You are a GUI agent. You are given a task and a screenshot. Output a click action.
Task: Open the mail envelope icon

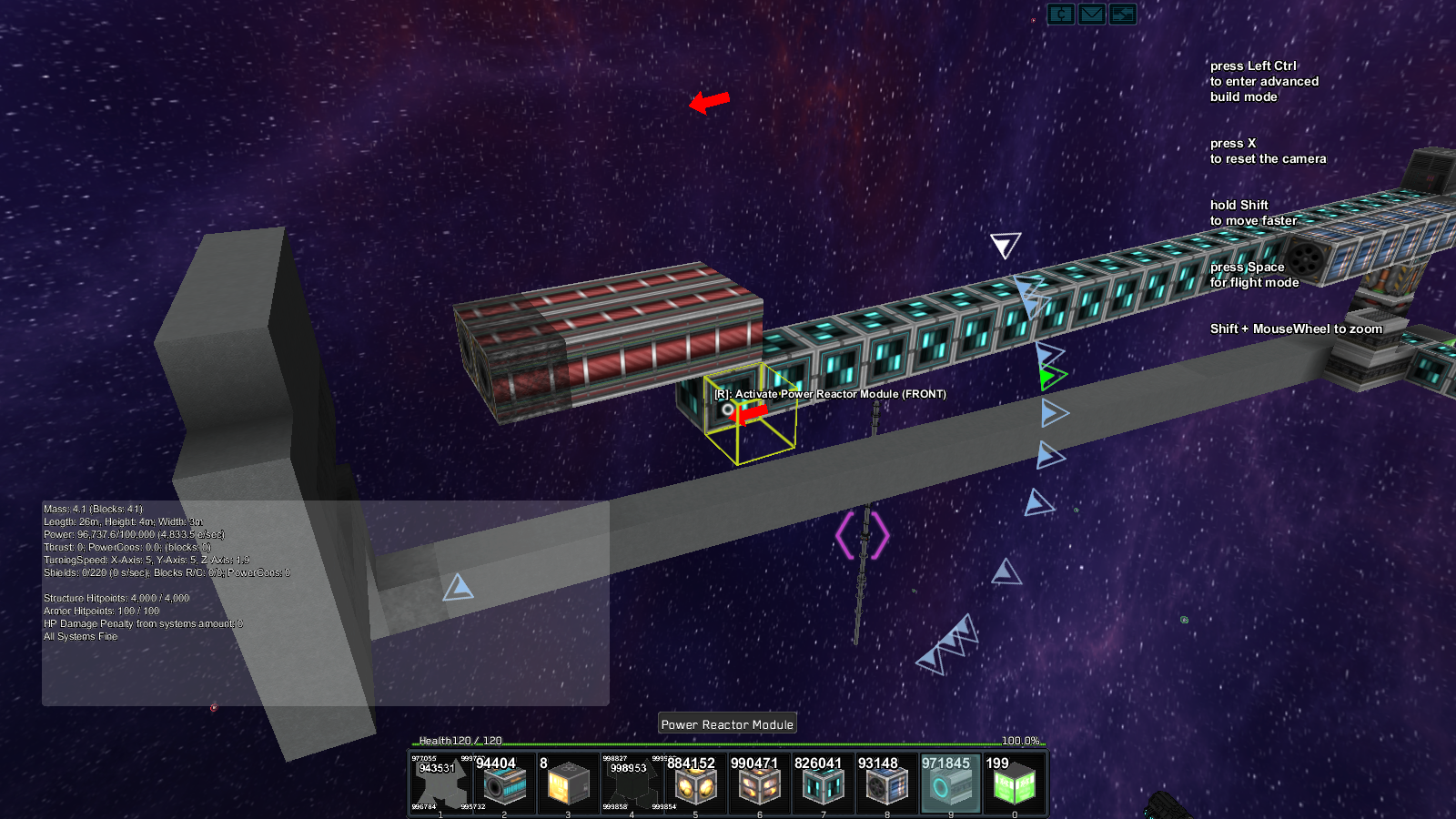(1092, 14)
